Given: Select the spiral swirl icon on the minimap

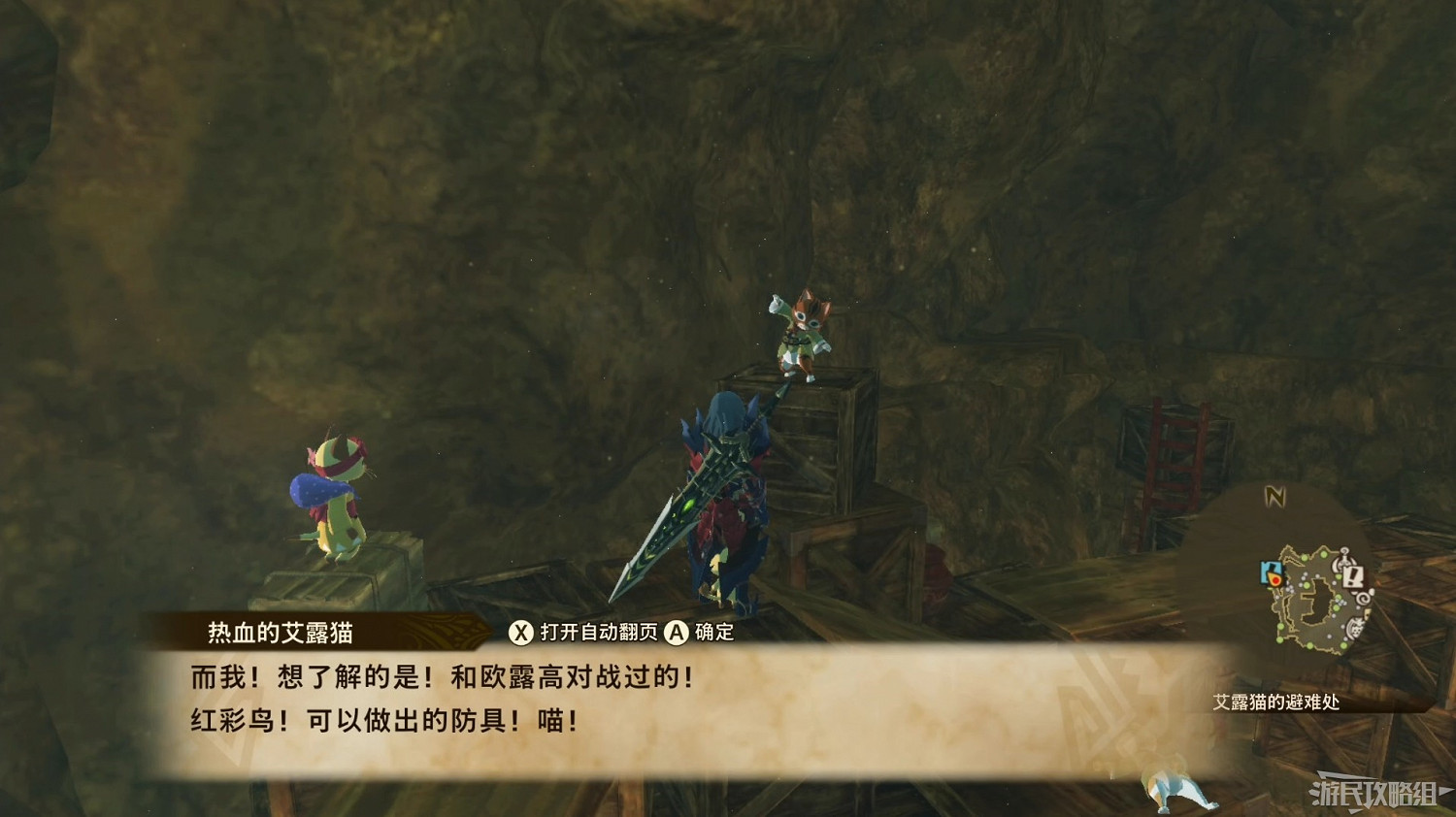Looking at the screenshot, I should point(1362,599).
